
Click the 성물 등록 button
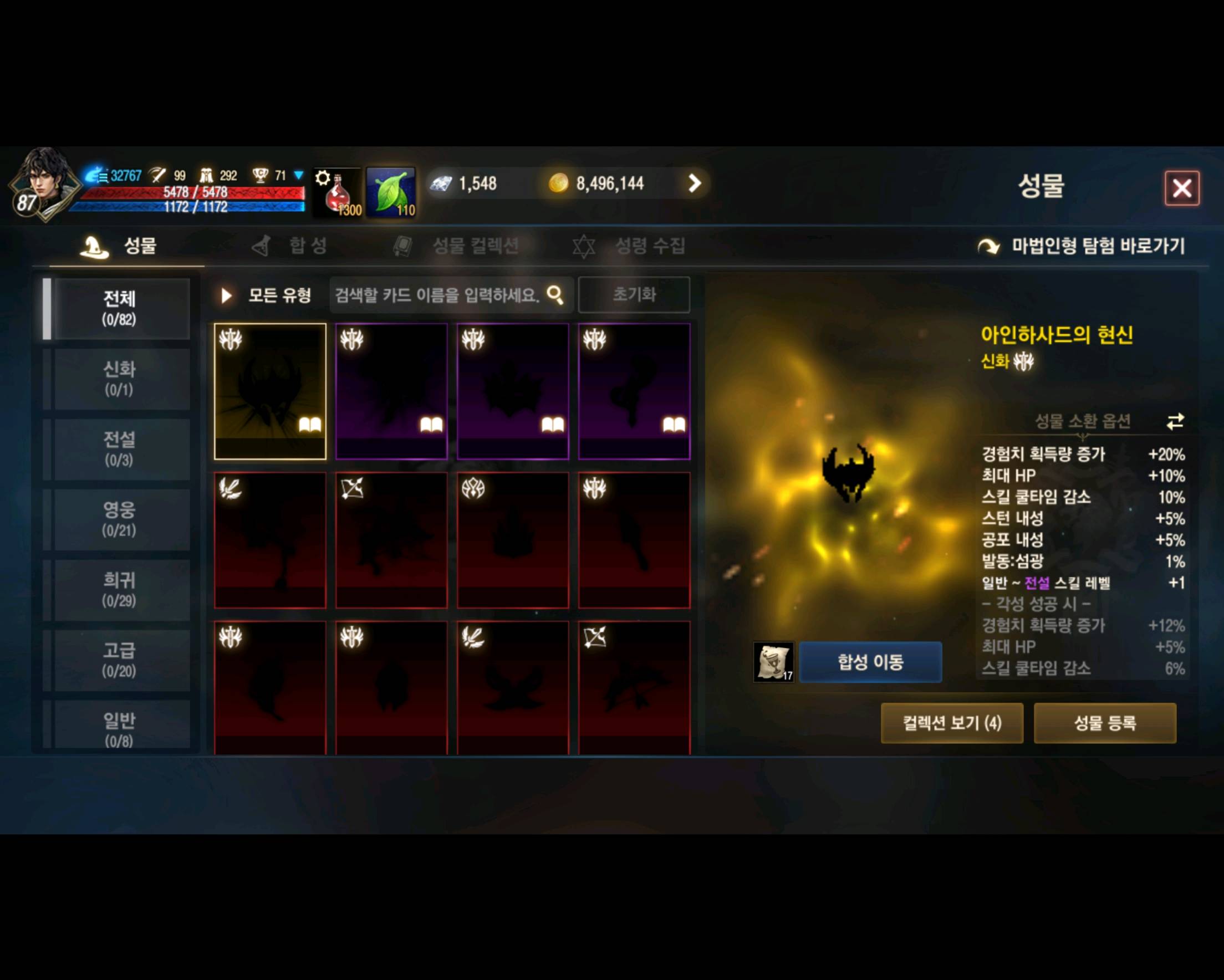[1105, 723]
